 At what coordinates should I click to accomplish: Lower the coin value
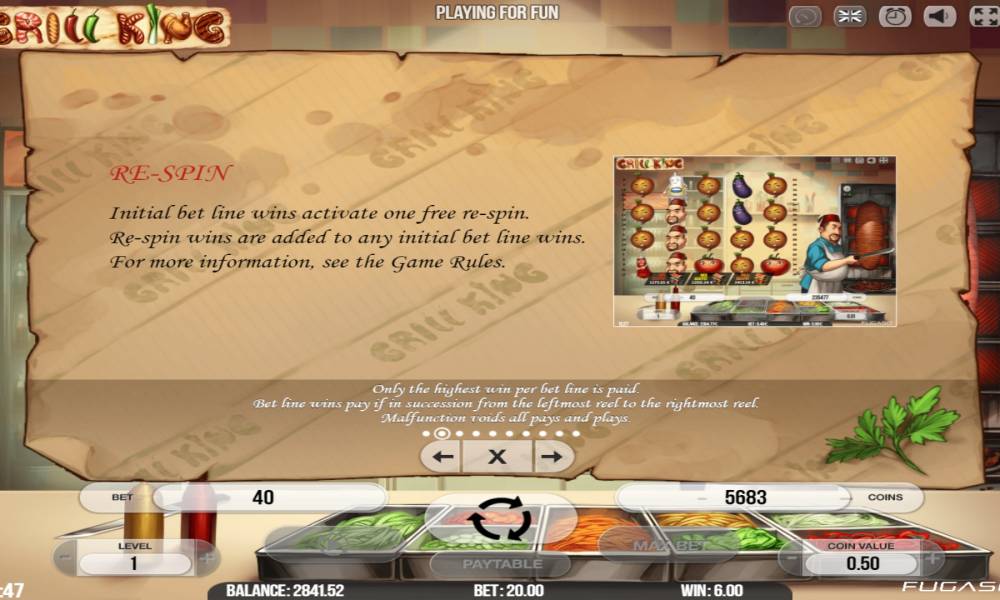coord(791,562)
